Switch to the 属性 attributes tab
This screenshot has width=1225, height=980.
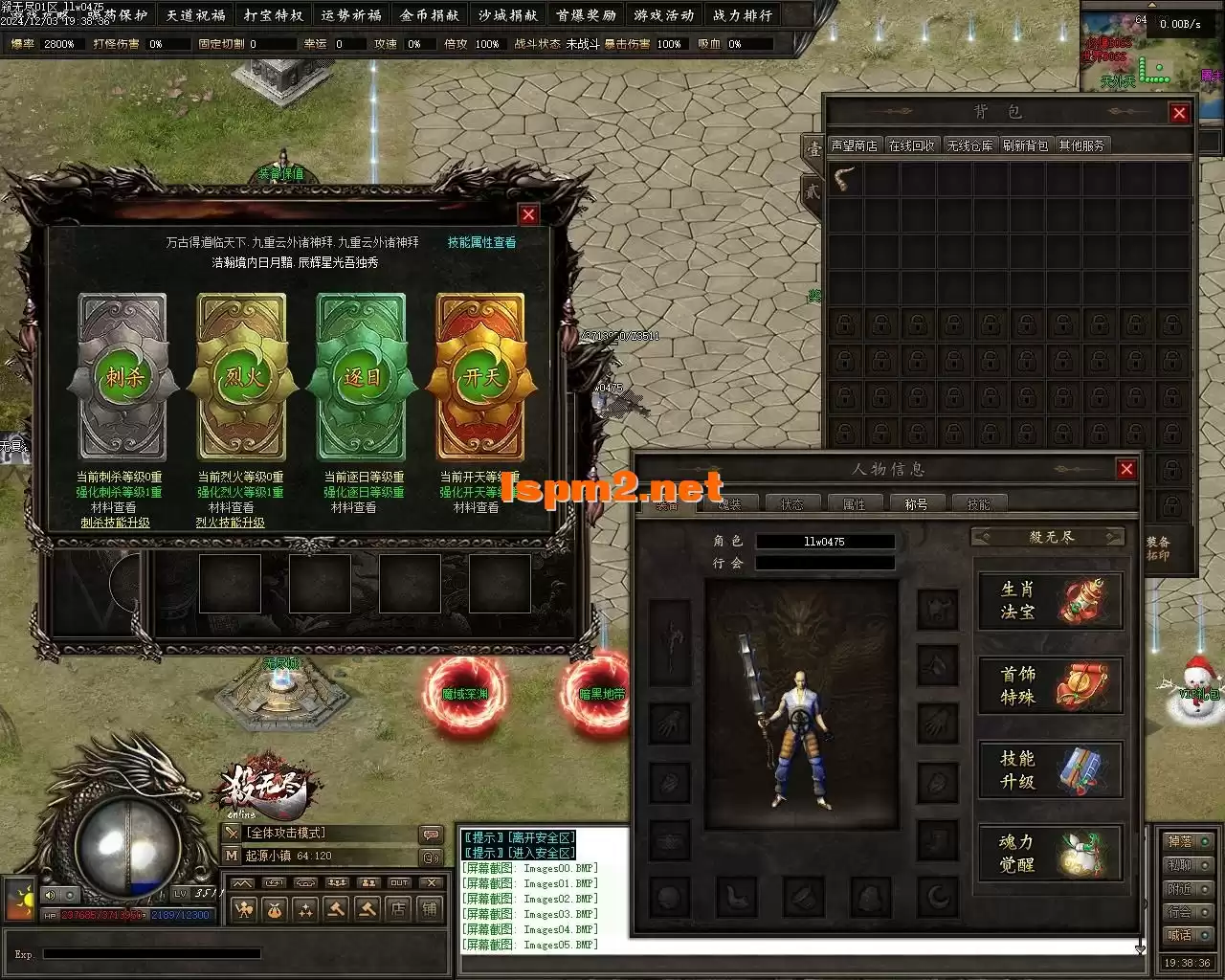[854, 503]
